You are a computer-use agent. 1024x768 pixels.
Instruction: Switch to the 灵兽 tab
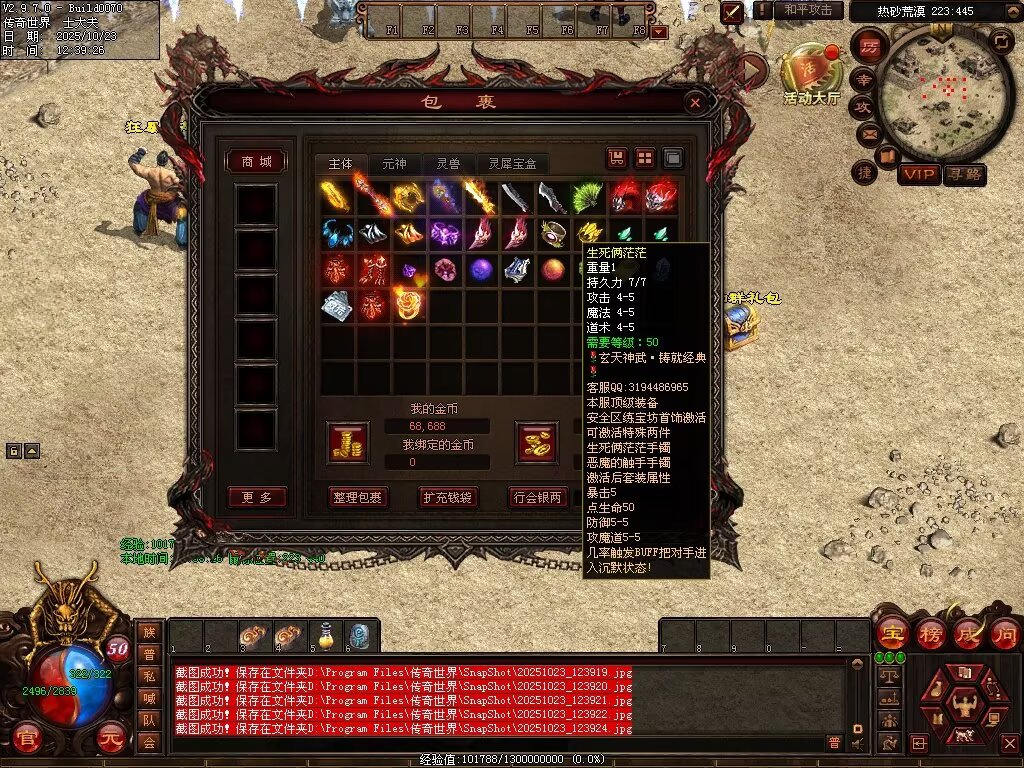(447, 164)
